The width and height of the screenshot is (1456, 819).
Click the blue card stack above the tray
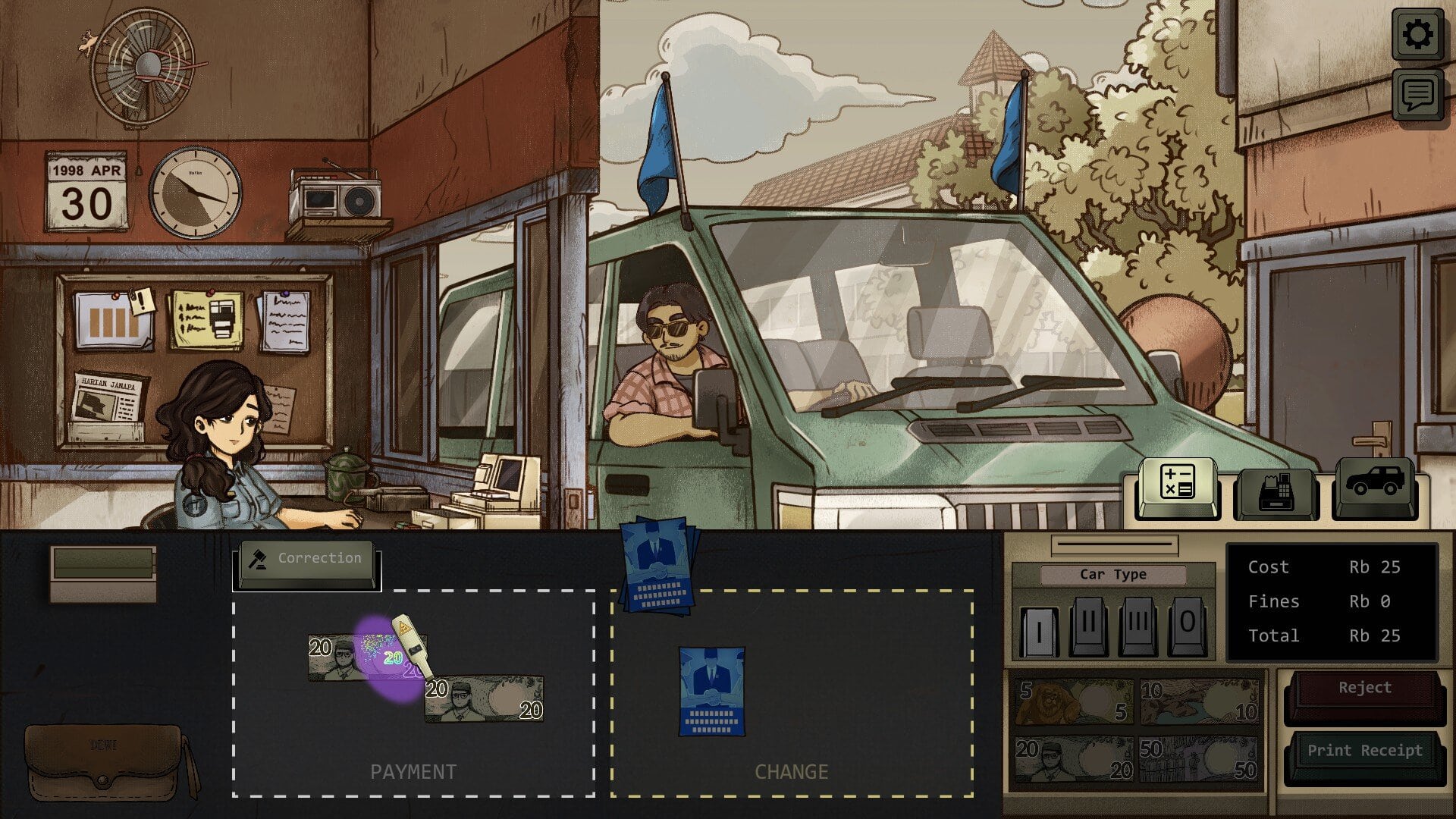click(x=657, y=565)
